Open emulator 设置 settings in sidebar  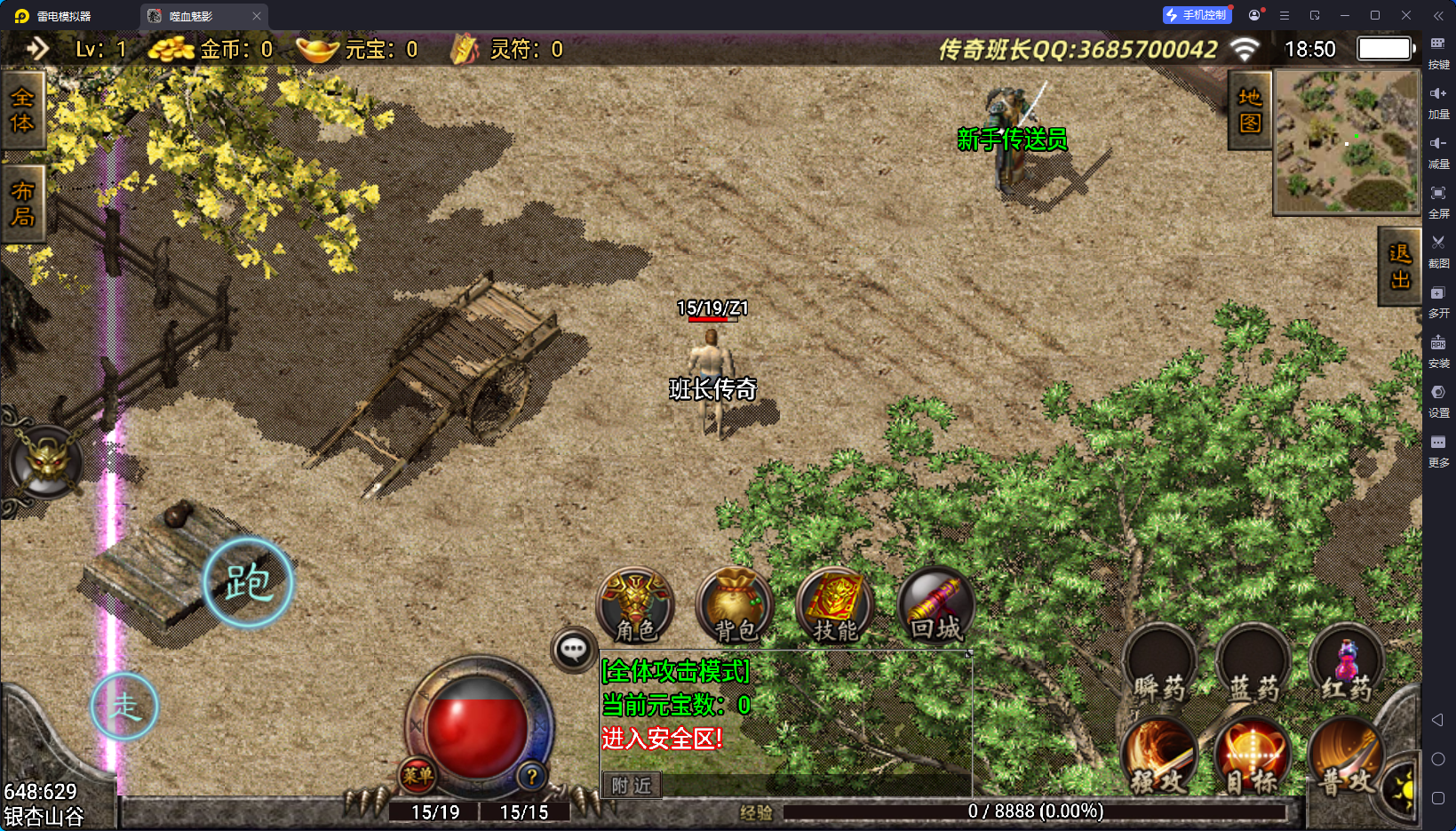point(1438,400)
